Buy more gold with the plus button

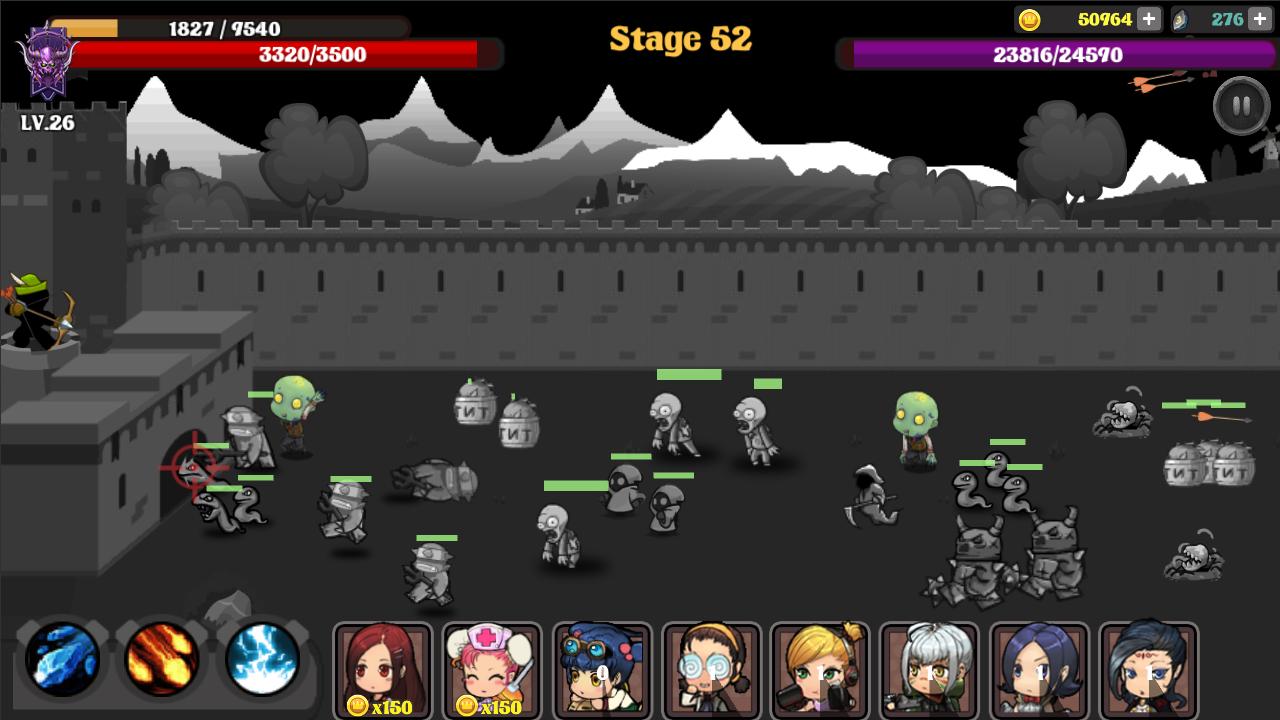(x=1149, y=18)
